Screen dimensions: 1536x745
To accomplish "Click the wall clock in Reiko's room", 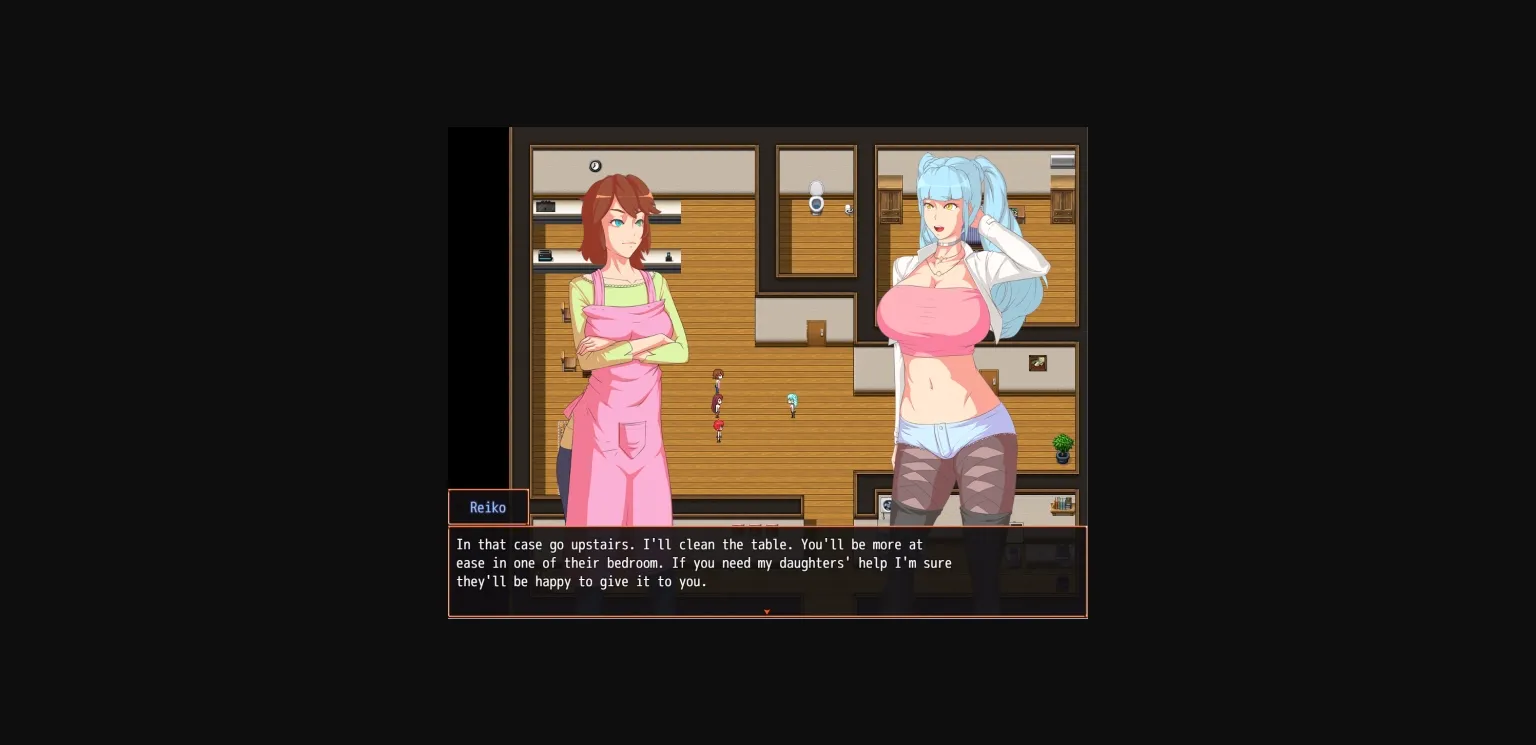I will click(x=596, y=166).
